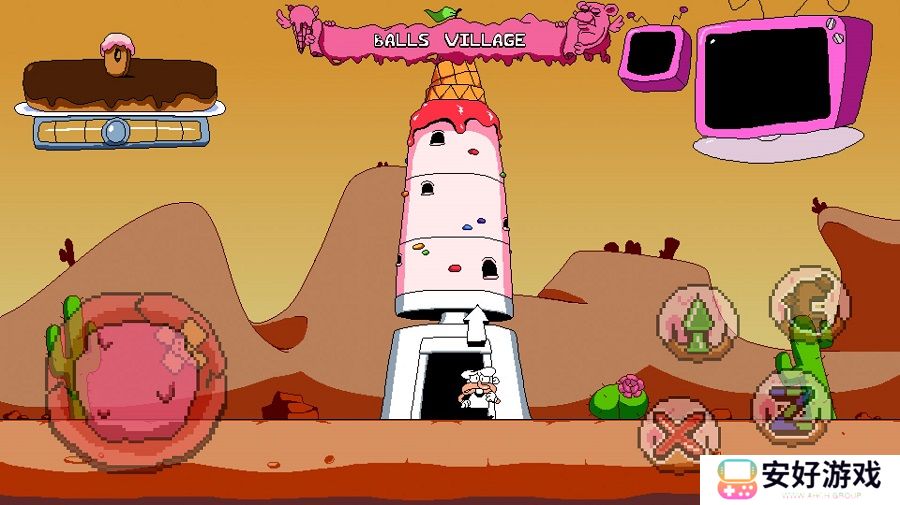Tap the red X touch button
The image size is (900, 505).
point(680,433)
